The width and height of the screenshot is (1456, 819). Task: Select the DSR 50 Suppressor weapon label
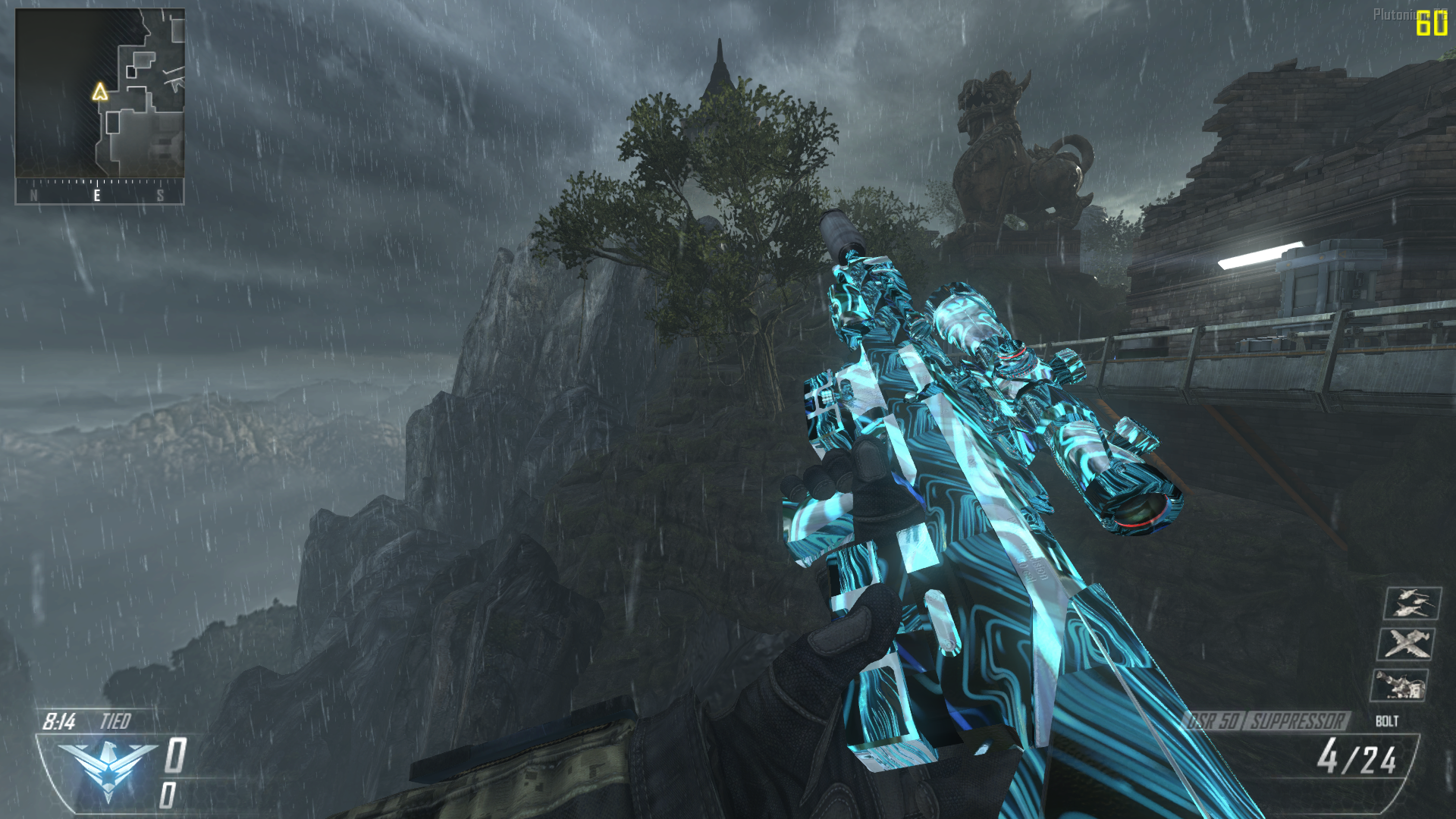coord(1265,720)
